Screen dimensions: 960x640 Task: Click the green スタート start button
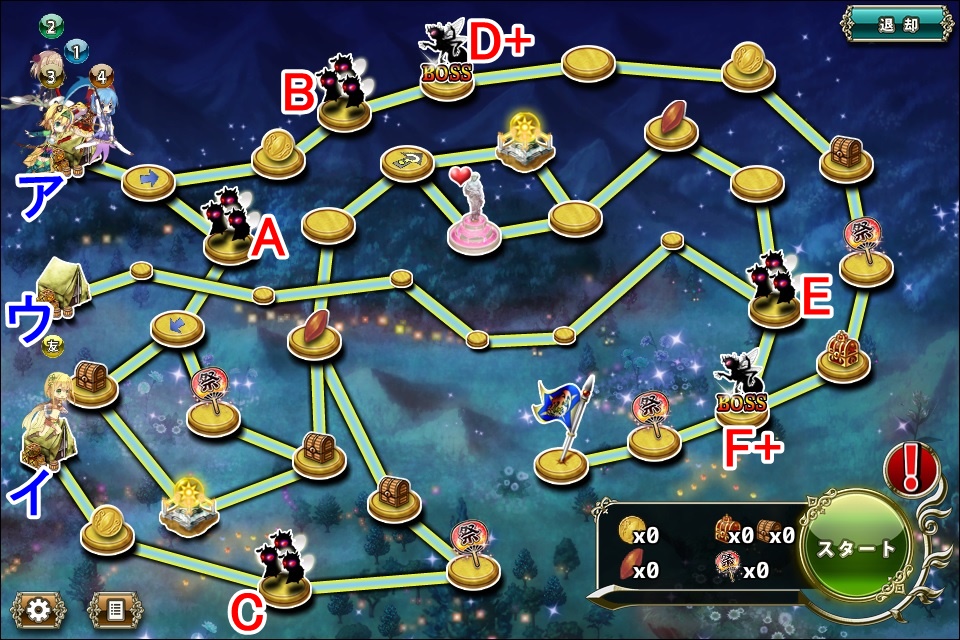click(x=858, y=550)
